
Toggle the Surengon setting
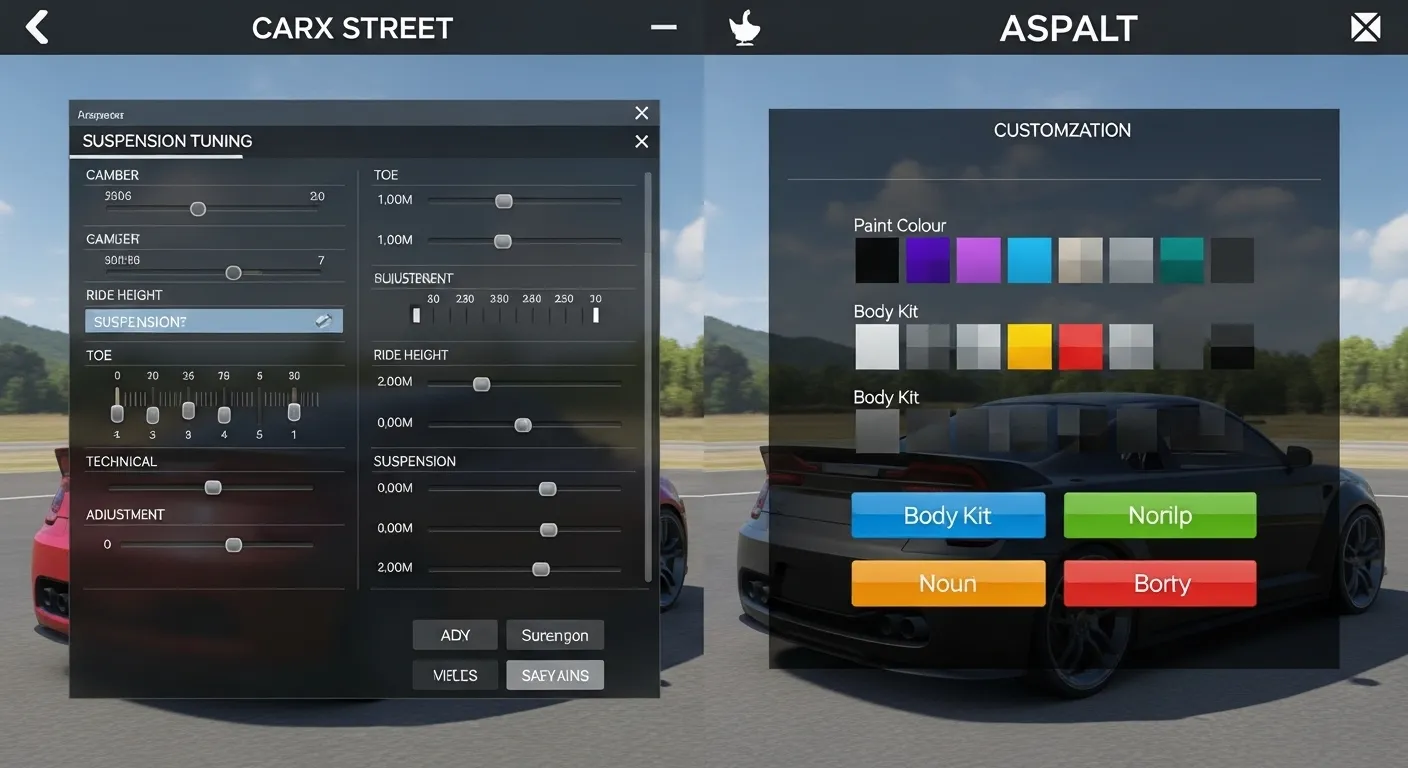click(x=555, y=634)
